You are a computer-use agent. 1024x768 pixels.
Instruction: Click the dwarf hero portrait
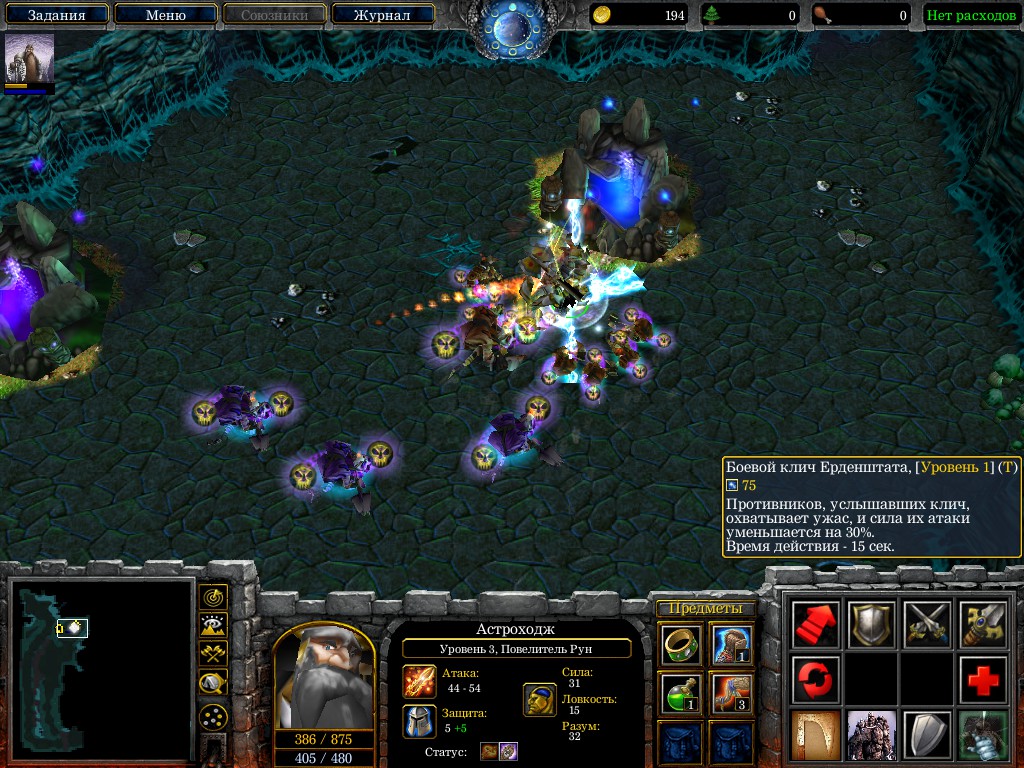(323, 680)
